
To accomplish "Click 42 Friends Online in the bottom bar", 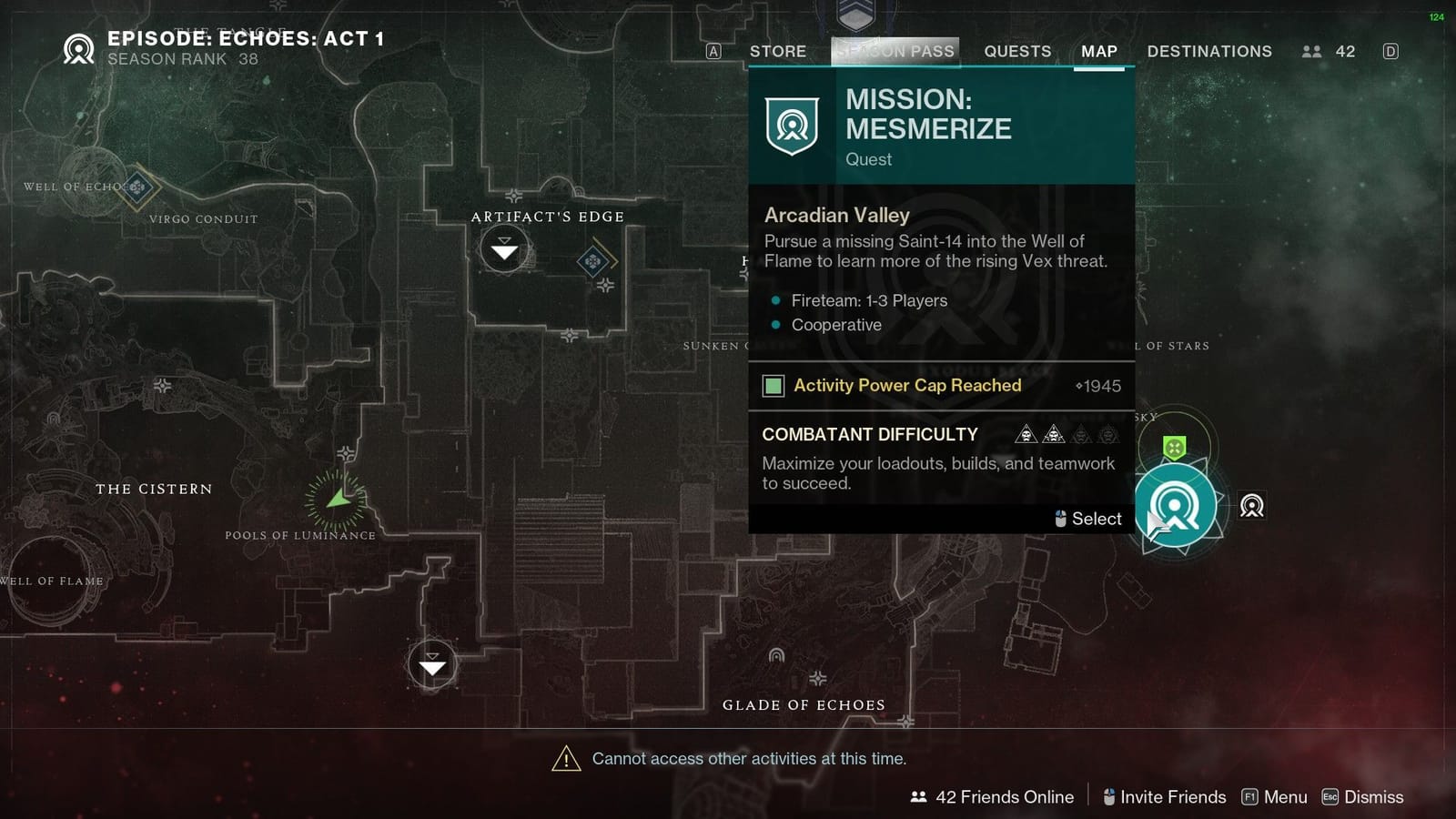I will pos(1004,796).
